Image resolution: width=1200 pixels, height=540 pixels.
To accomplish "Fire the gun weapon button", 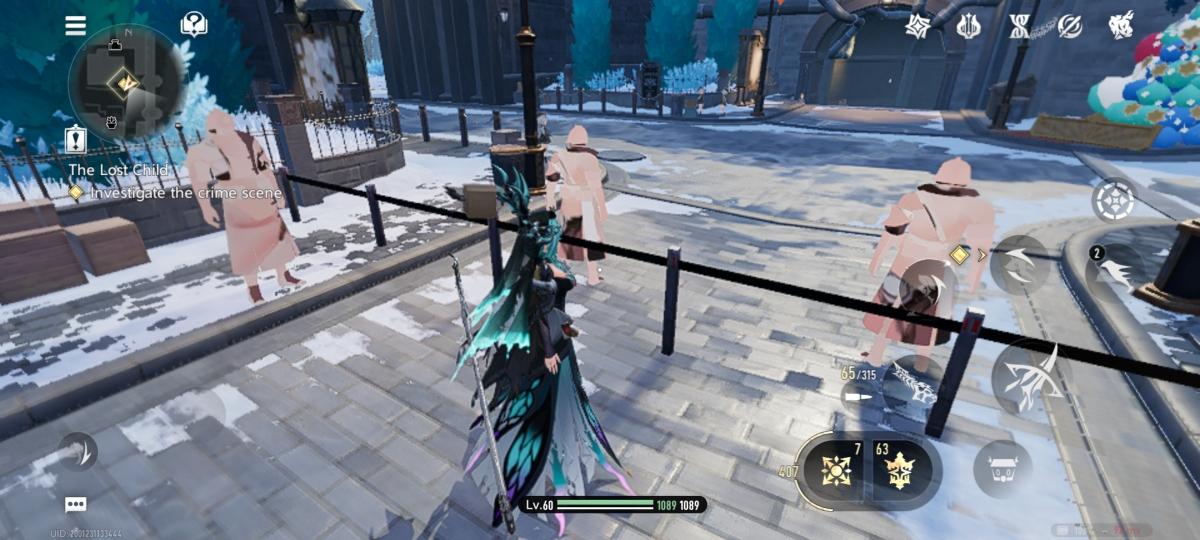I will coord(912,385).
